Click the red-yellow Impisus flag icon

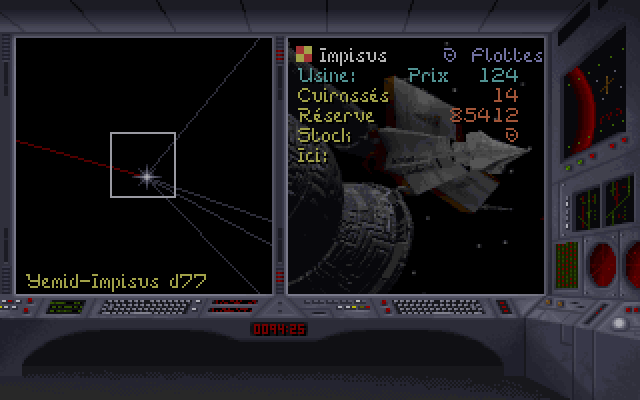(x=306, y=55)
